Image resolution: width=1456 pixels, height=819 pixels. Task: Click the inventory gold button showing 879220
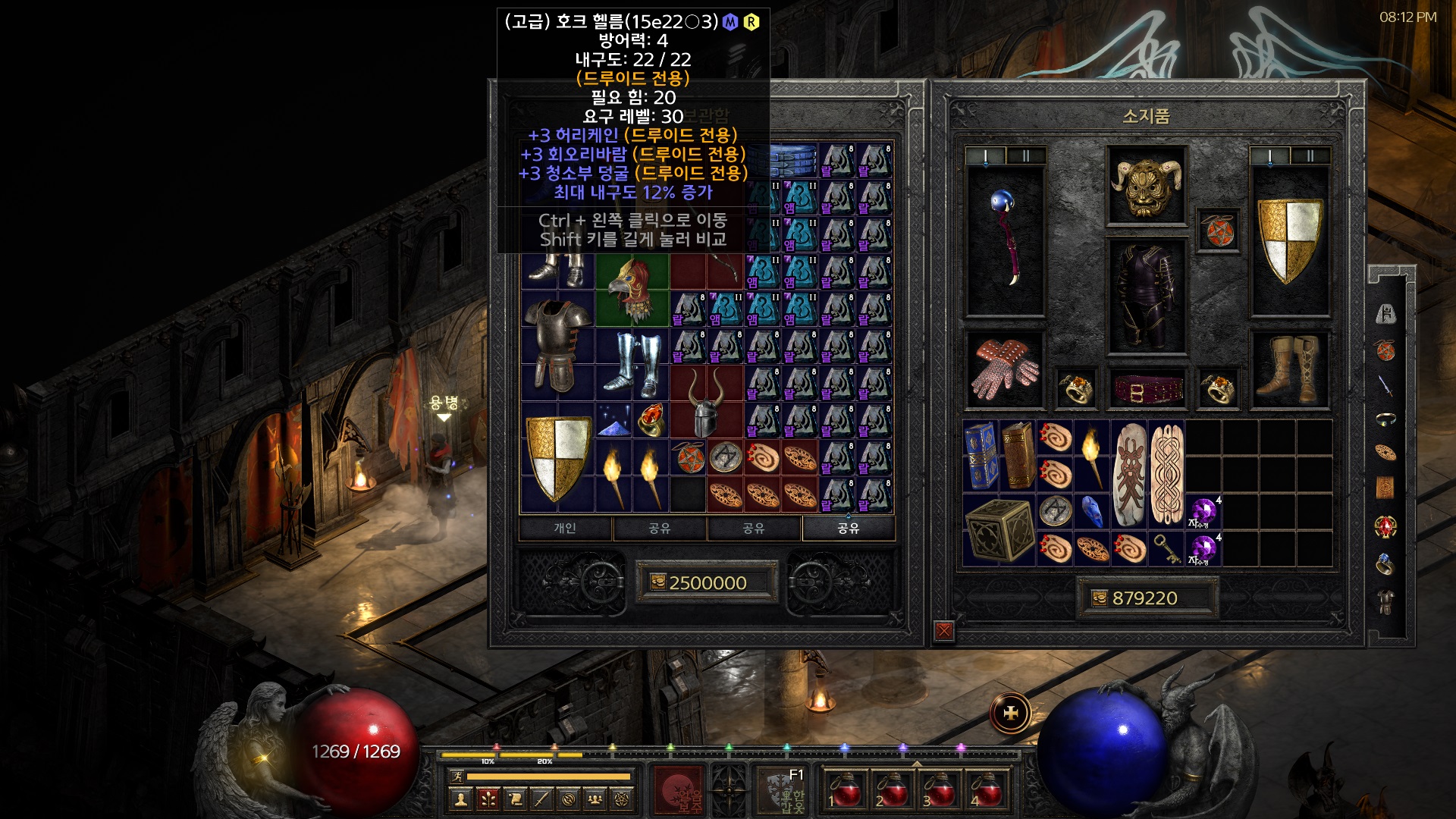click(1145, 598)
